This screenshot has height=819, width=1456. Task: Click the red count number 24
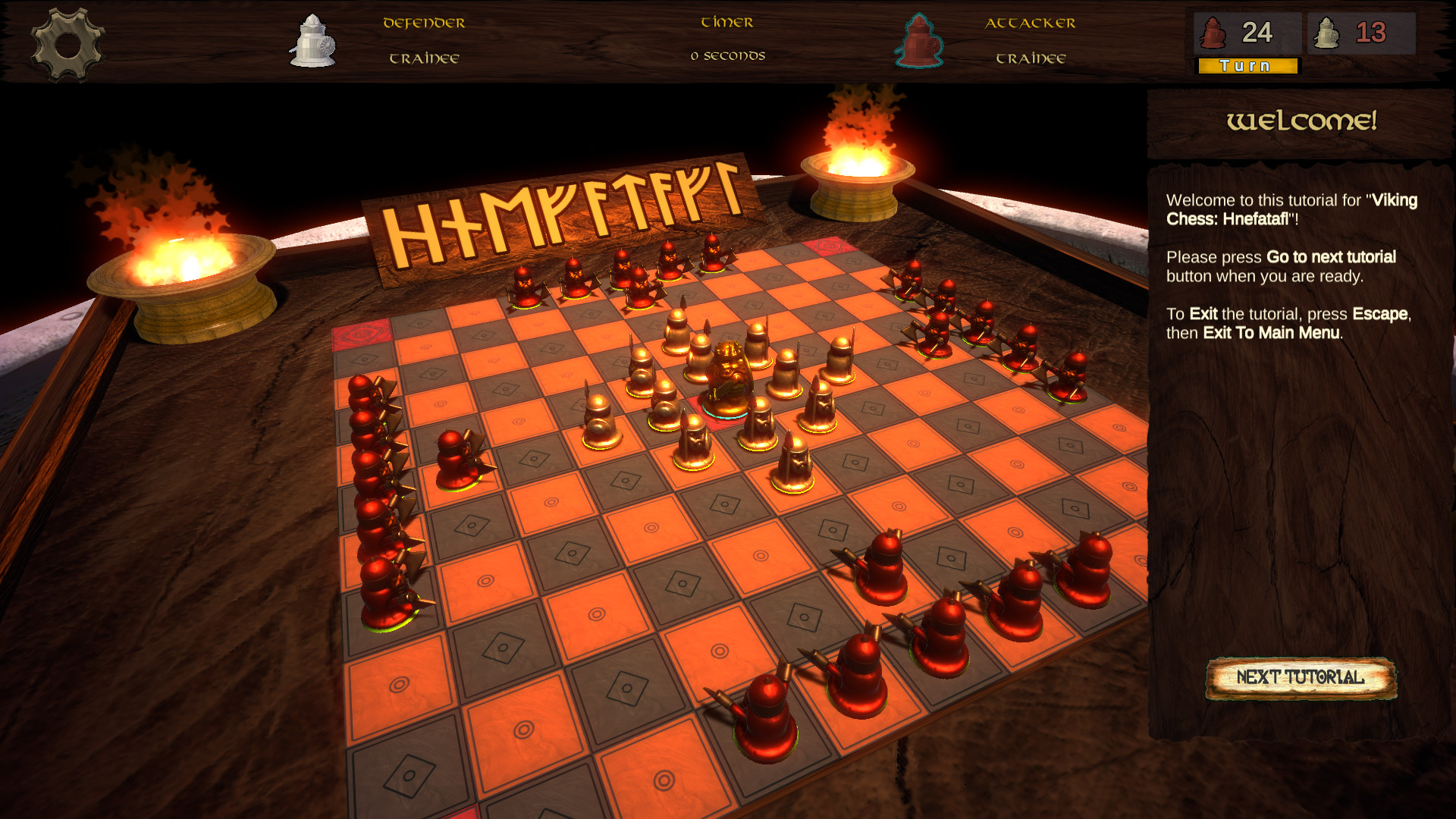[x=1256, y=32]
